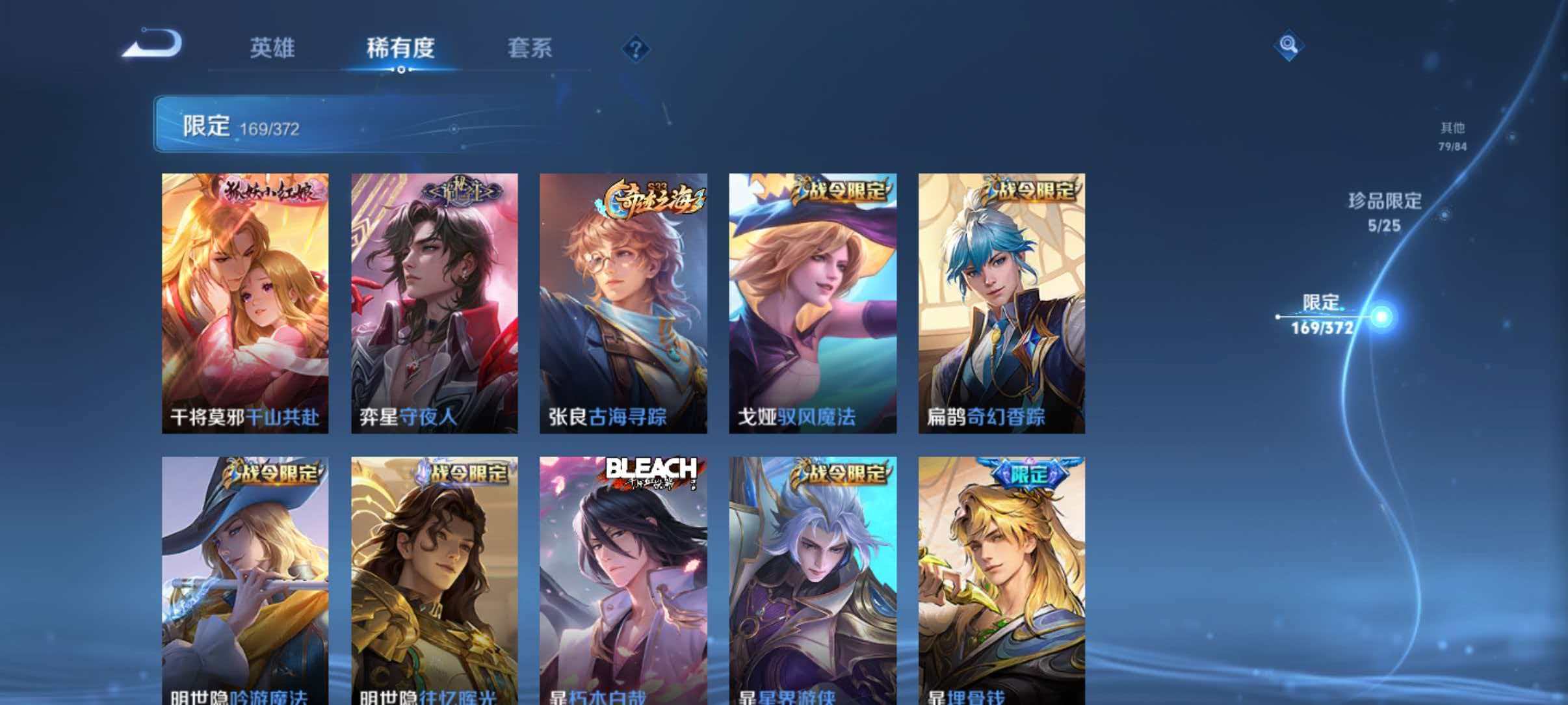
Task: Select the 稀有度 tab
Action: 401,49
